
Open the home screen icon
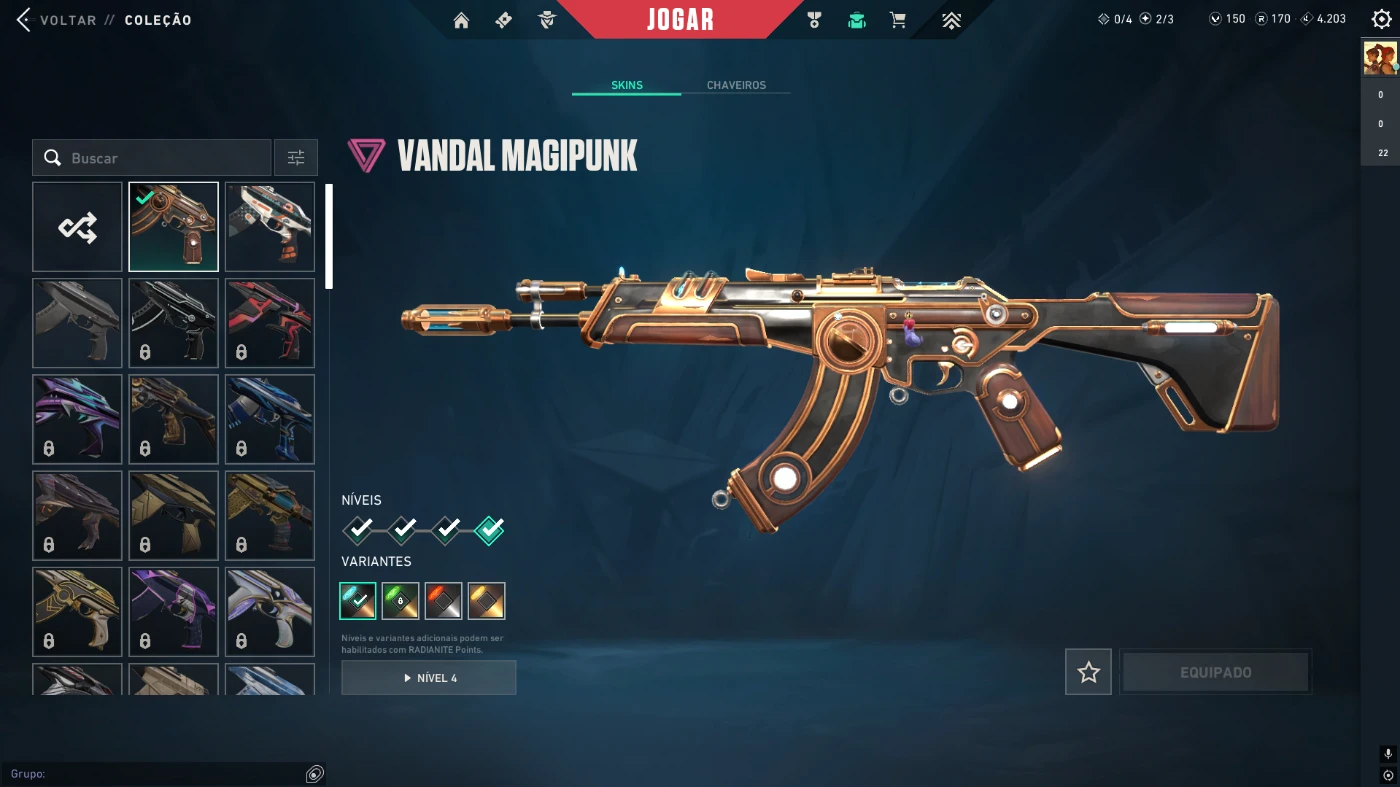[x=461, y=20]
